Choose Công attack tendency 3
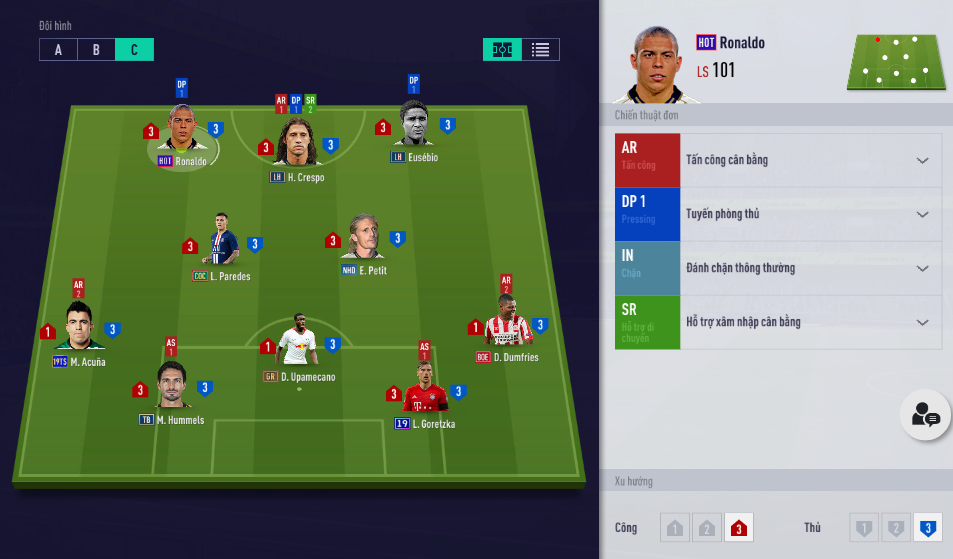953x559 pixels. point(738,528)
